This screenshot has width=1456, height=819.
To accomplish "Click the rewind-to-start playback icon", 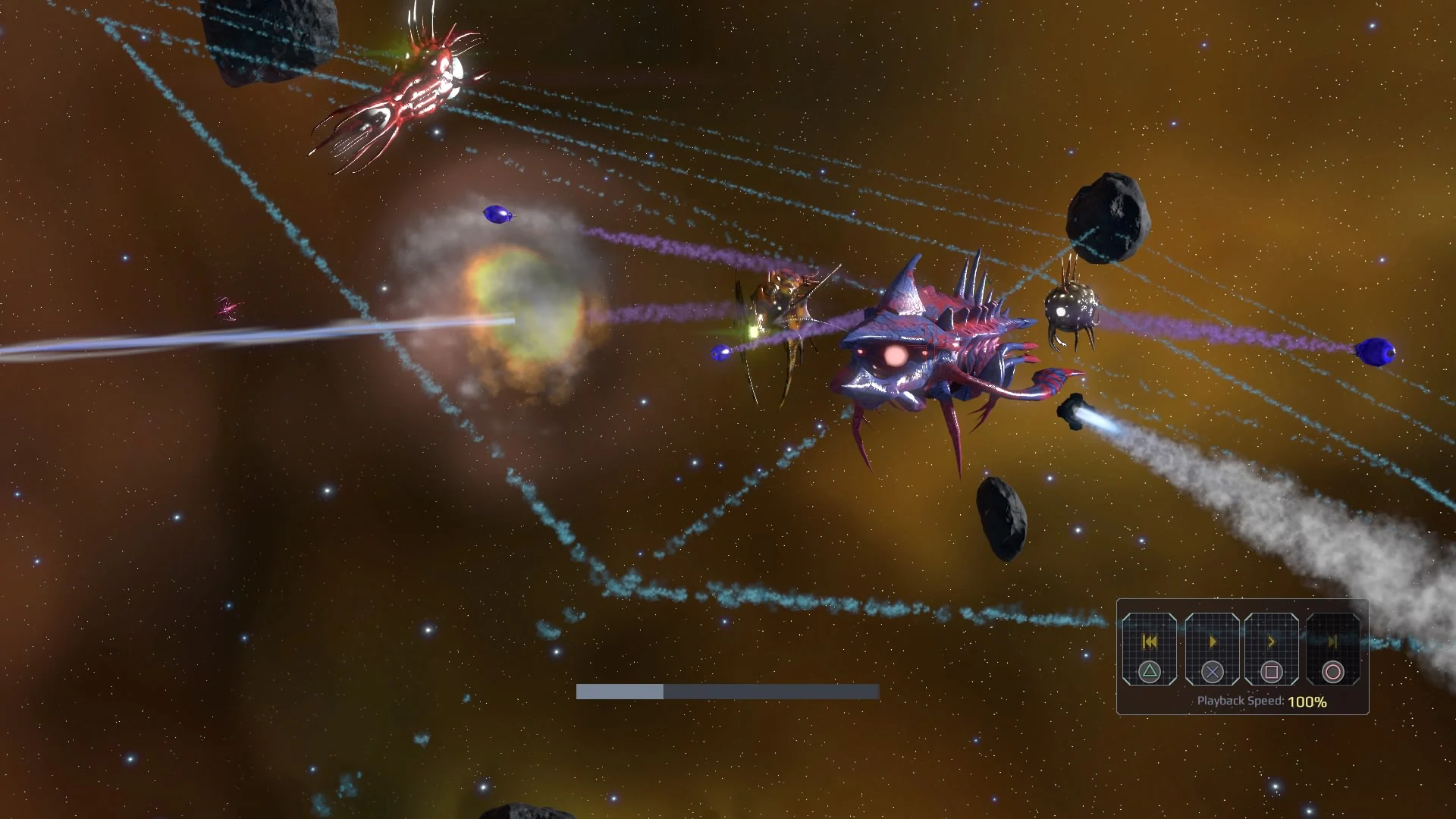I will click(x=1149, y=642).
